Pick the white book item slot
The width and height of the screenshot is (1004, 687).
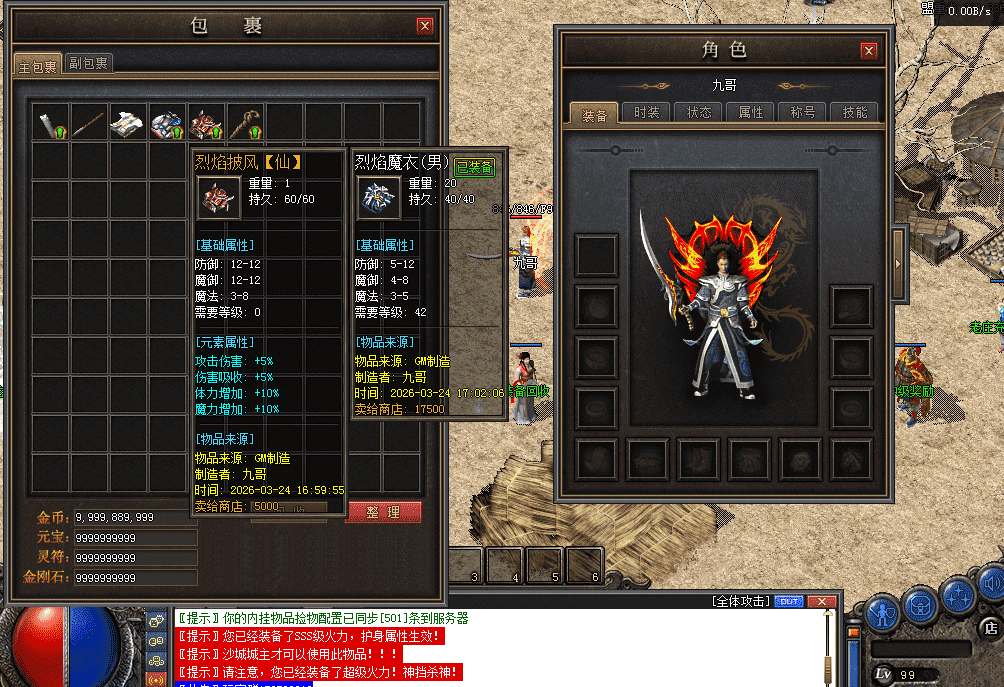pos(128,123)
